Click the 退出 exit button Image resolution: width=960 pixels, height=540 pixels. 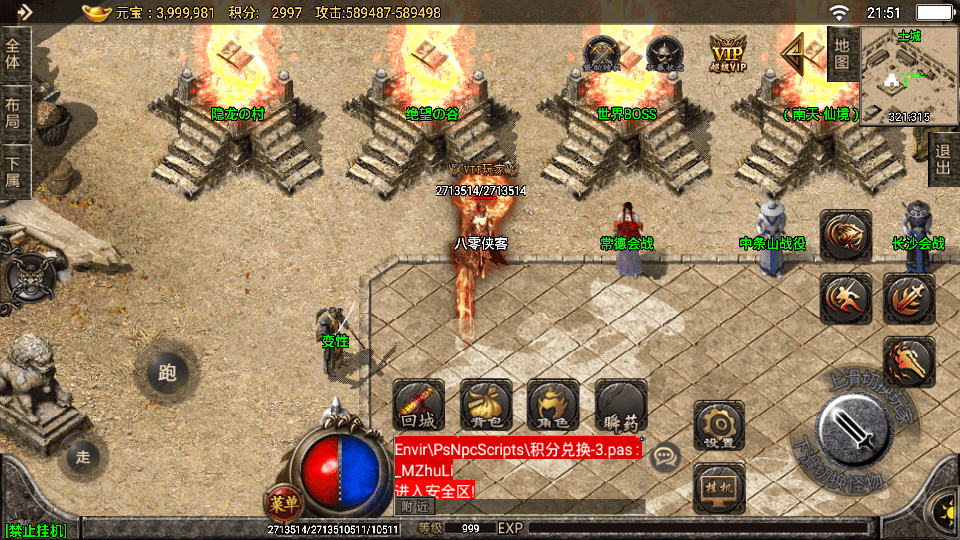click(x=942, y=159)
